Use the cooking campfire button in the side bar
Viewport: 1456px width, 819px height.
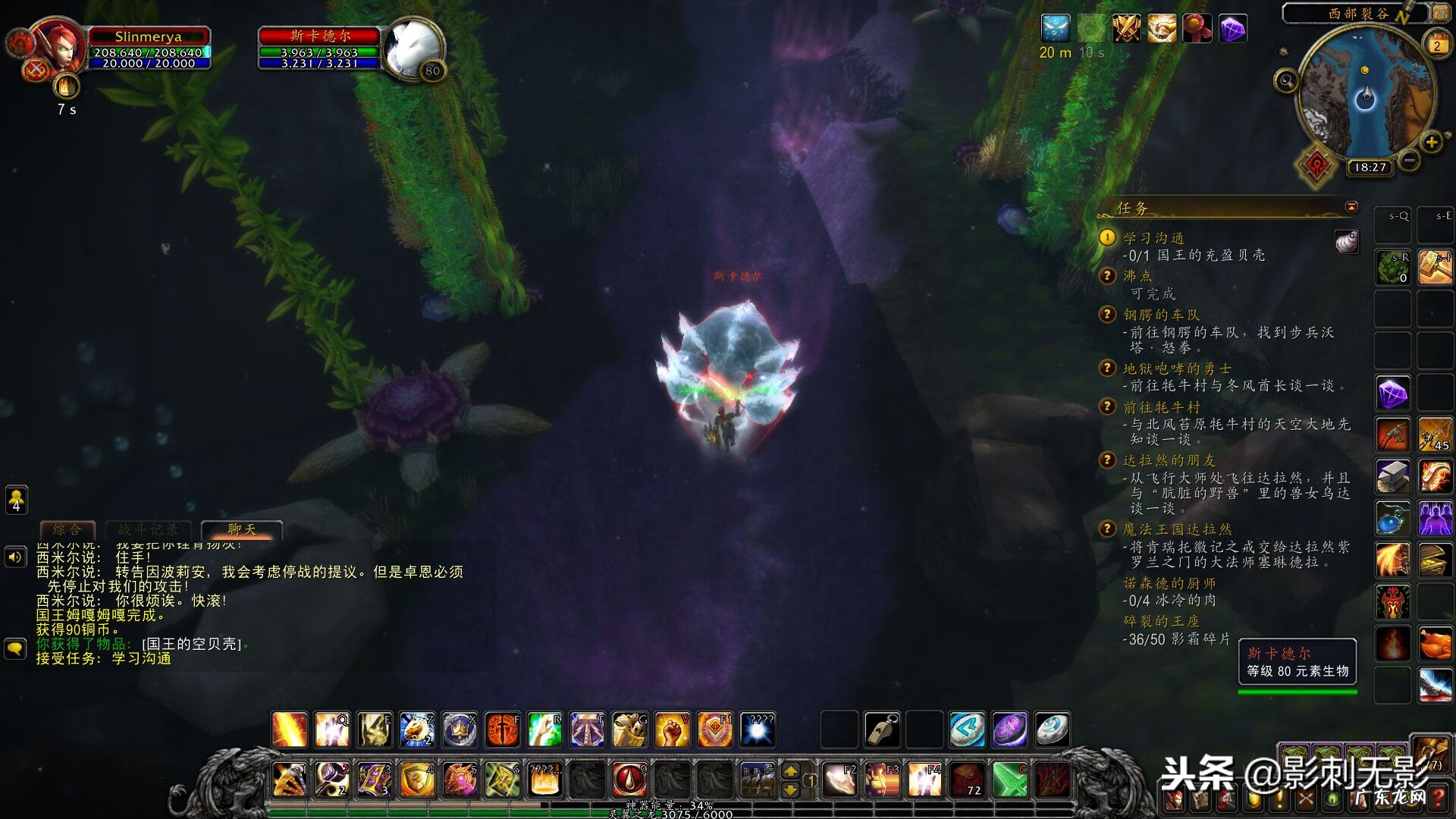pyautogui.click(x=1393, y=644)
